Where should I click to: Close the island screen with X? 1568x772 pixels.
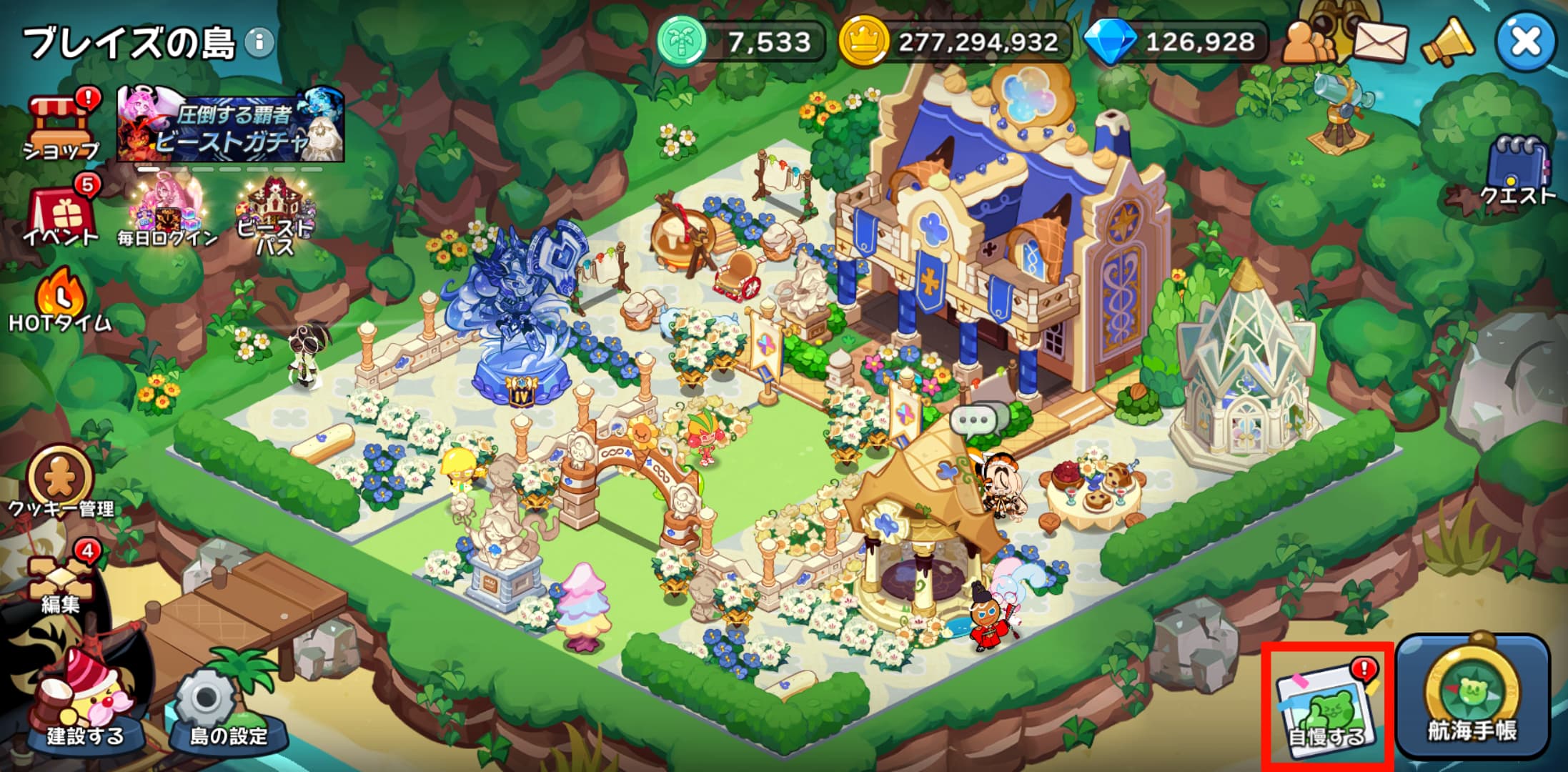[1525, 41]
